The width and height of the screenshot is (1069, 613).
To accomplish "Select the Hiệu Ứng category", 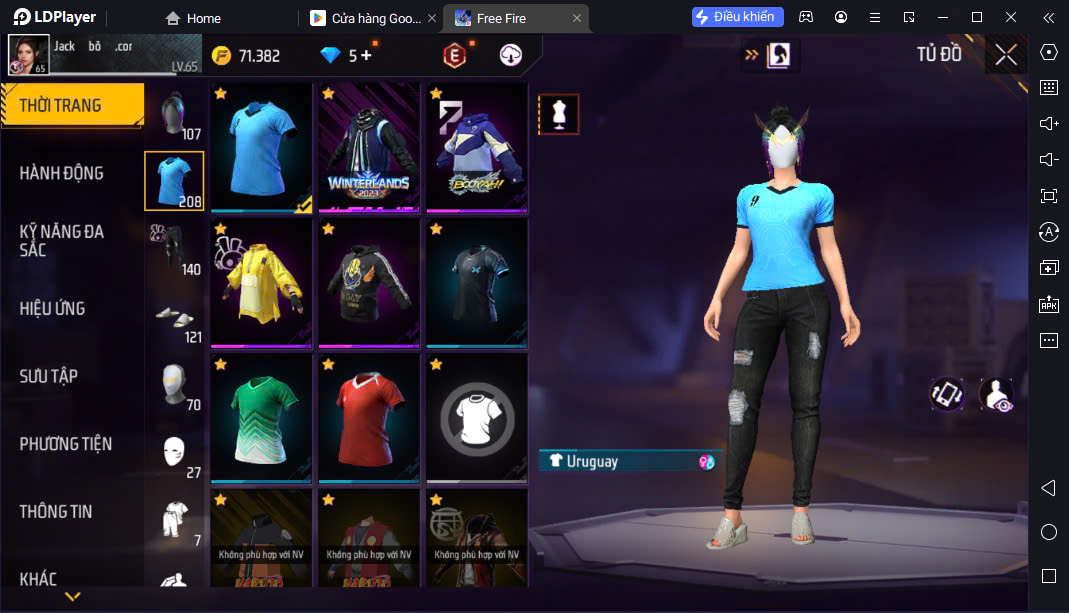I will [52, 308].
